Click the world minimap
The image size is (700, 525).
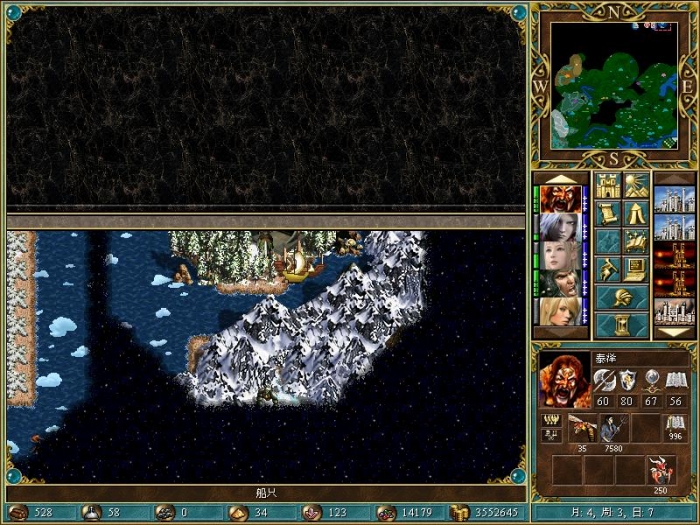(612, 85)
